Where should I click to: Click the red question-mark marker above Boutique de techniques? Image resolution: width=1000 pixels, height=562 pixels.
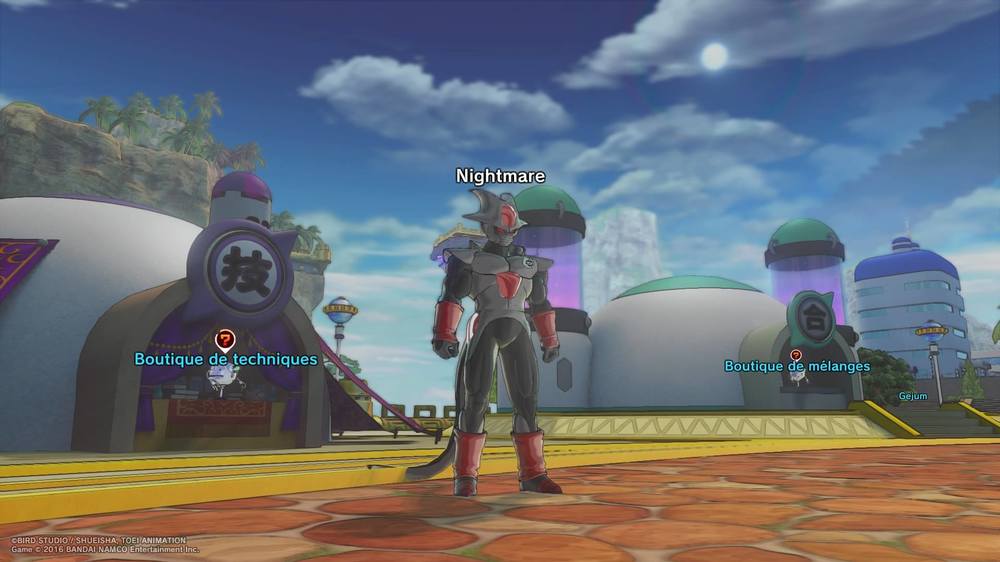click(x=226, y=339)
